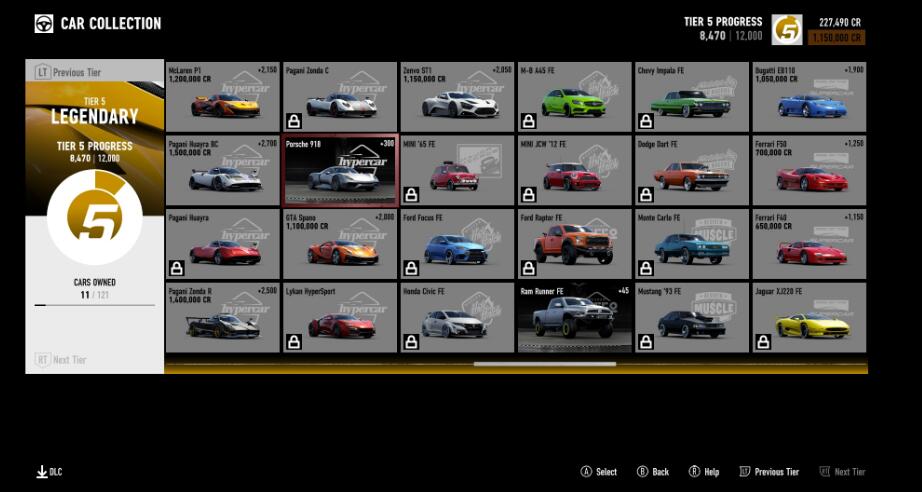Screen dimensions: 922x492
Task: Pick the Ferrari F40 car tile
Action: (x=808, y=243)
